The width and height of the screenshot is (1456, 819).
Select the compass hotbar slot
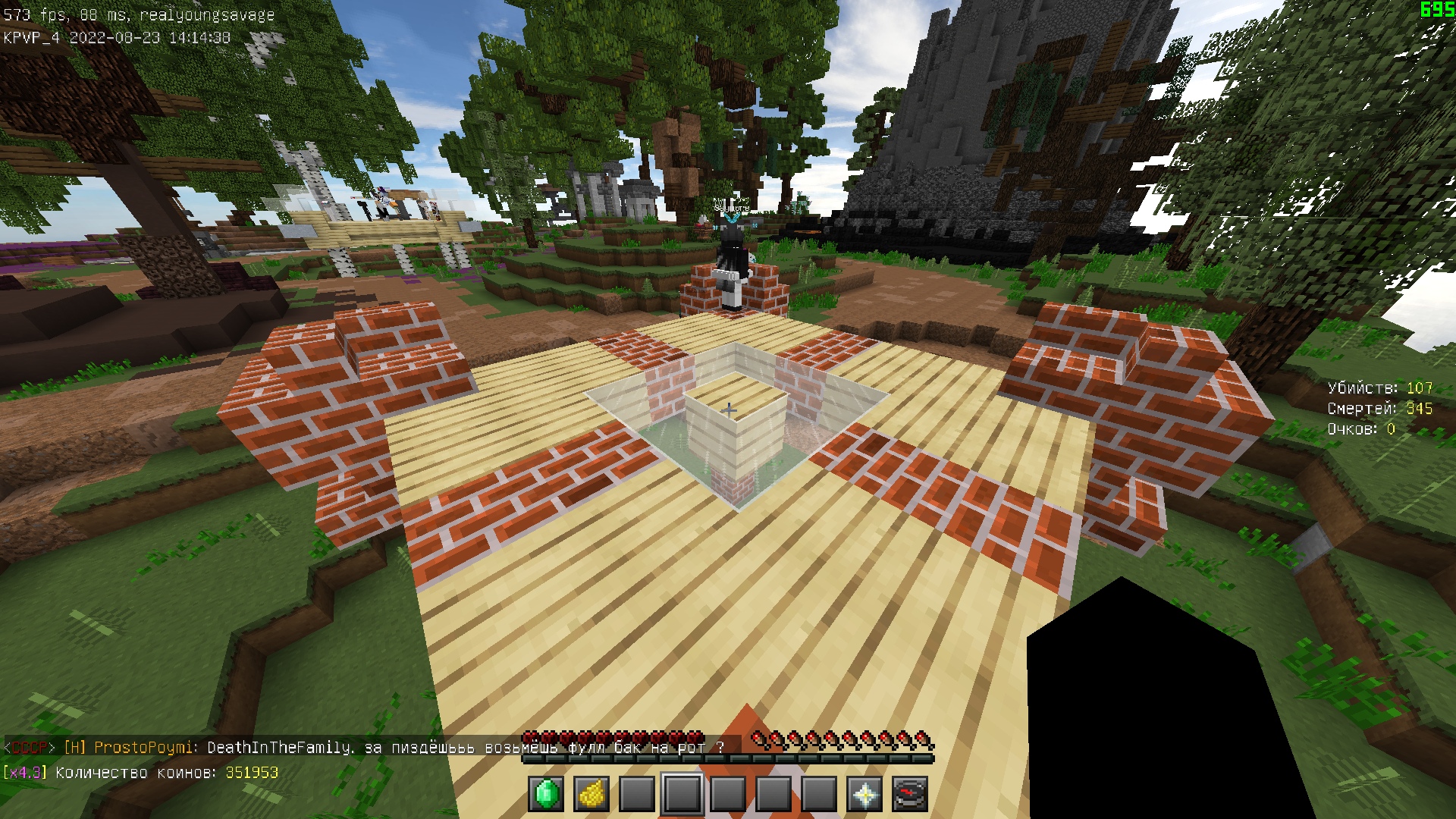click(910, 794)
